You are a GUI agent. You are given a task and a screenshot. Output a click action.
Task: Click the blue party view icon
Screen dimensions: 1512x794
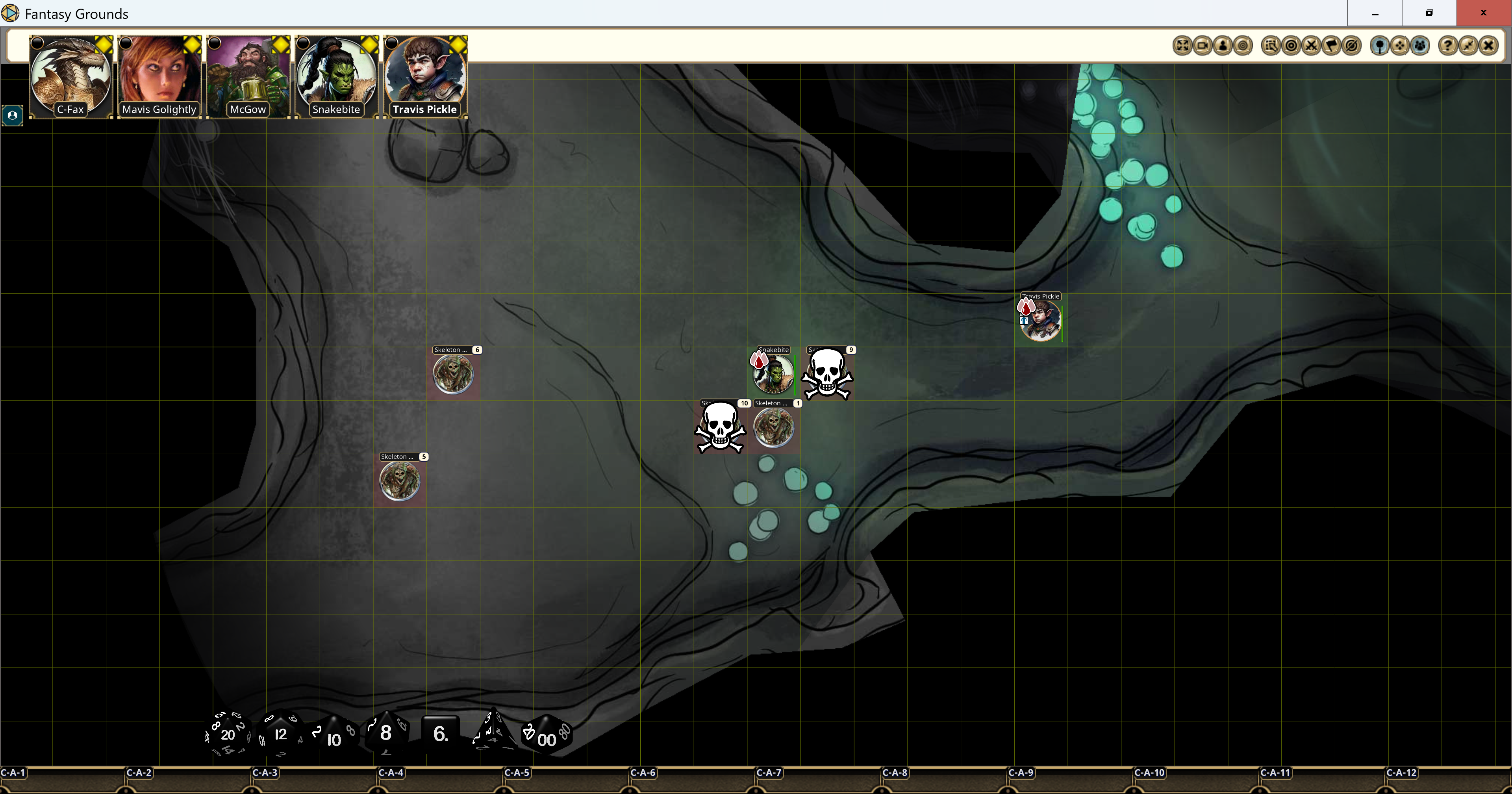(1420, 45)
